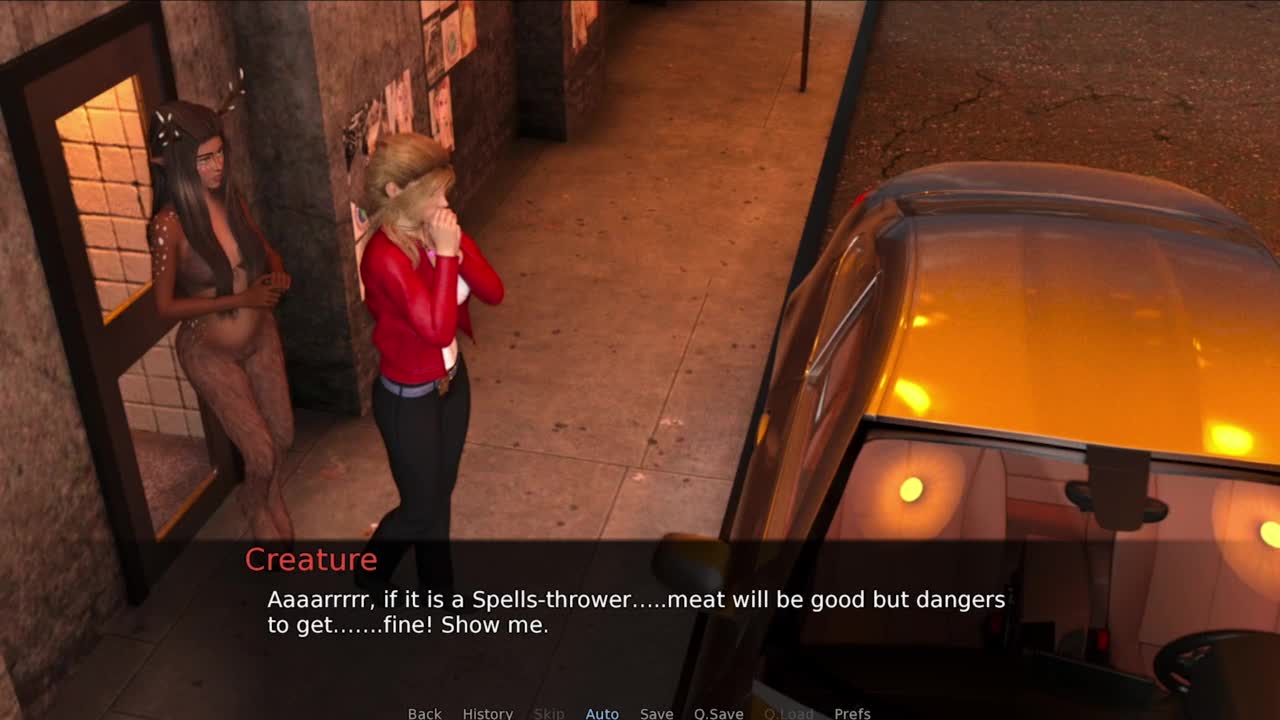
Task: Quick load with Q.Load
Action: 788,713
